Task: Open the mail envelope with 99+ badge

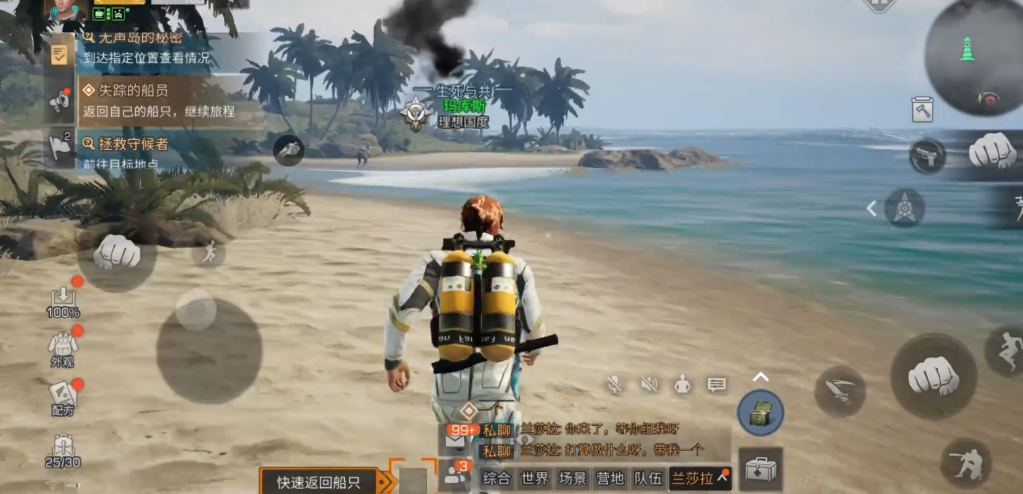Action: pyautogui.click(x=456, y=436)
